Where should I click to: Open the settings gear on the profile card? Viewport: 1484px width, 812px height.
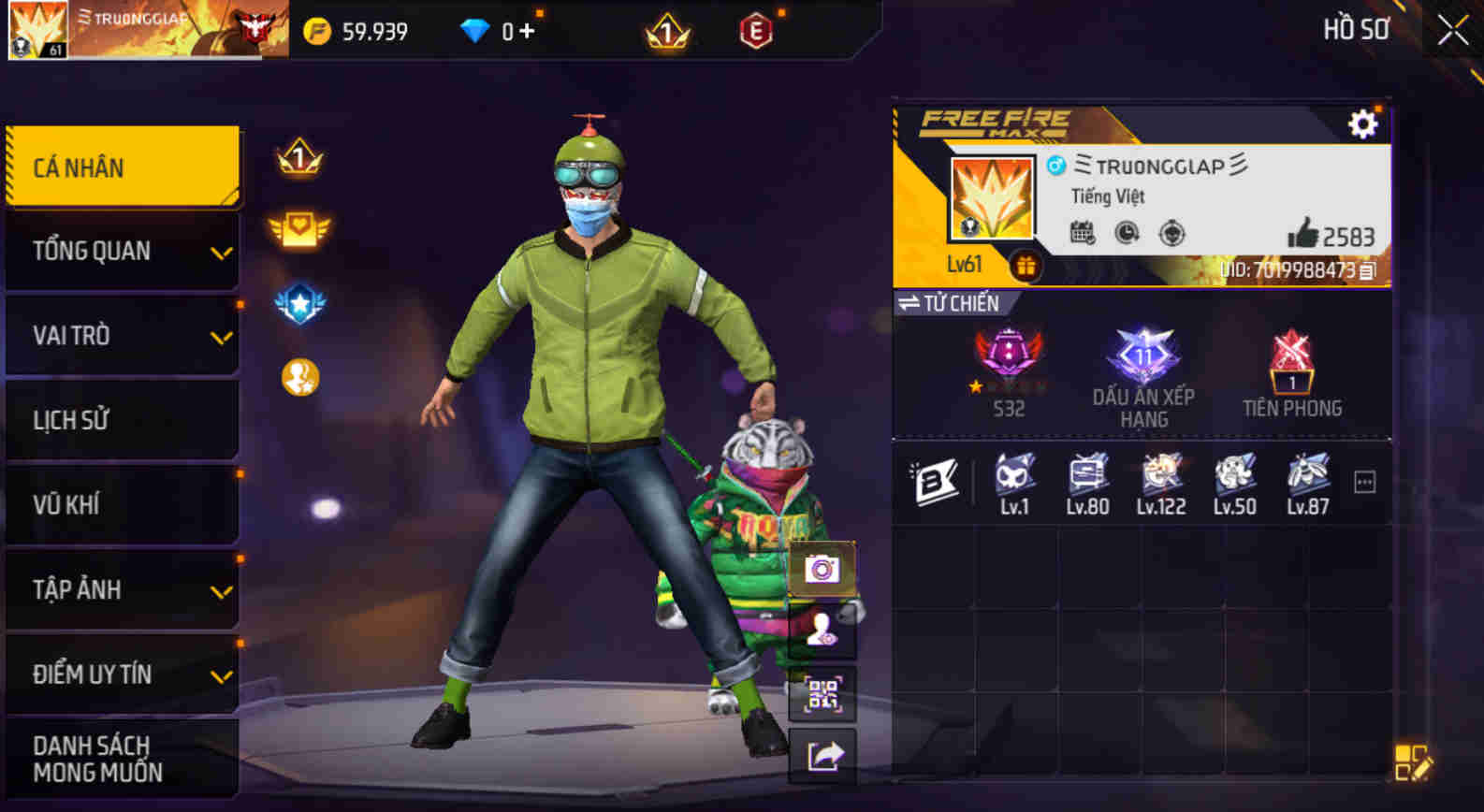[x=1364, y=122]
